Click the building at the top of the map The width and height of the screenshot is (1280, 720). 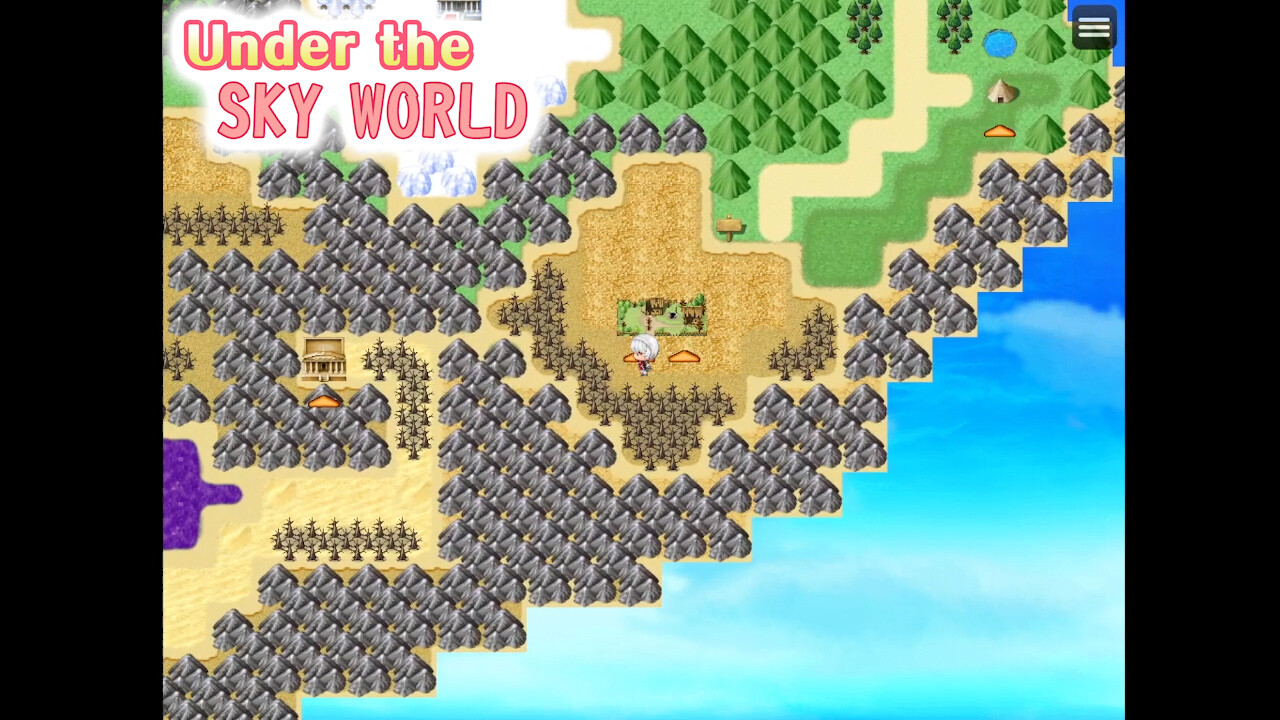pos(458,10)
